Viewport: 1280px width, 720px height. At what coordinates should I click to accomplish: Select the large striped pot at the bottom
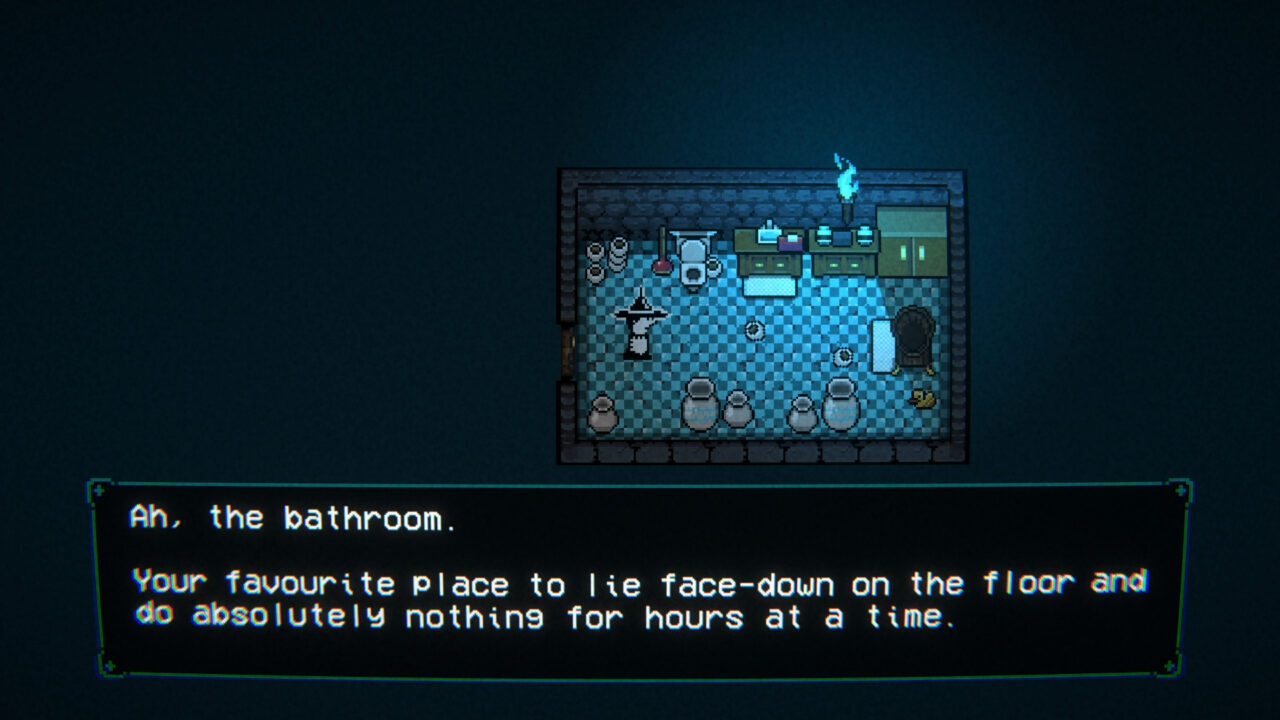coord(700,406)
